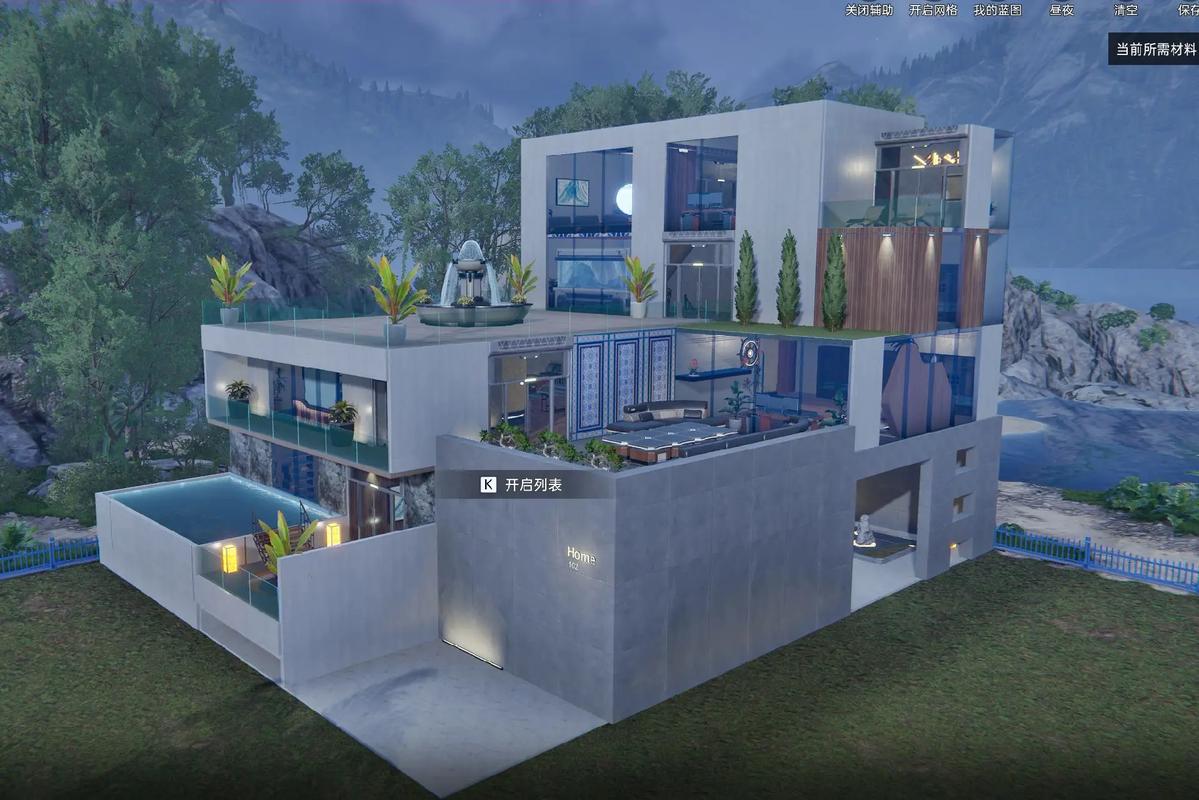Show the 当前所需材料 materials panel
The image size is (1199, 800).
click(1155, 49)
